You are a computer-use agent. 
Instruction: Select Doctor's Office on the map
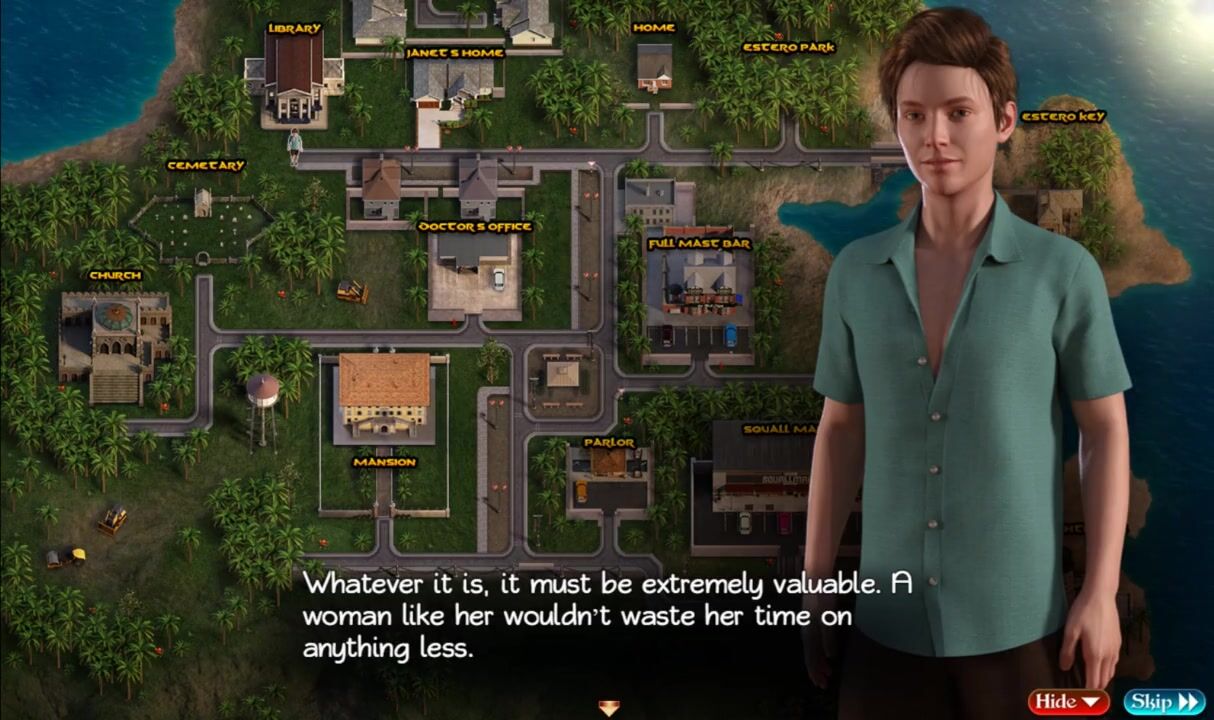475,227
